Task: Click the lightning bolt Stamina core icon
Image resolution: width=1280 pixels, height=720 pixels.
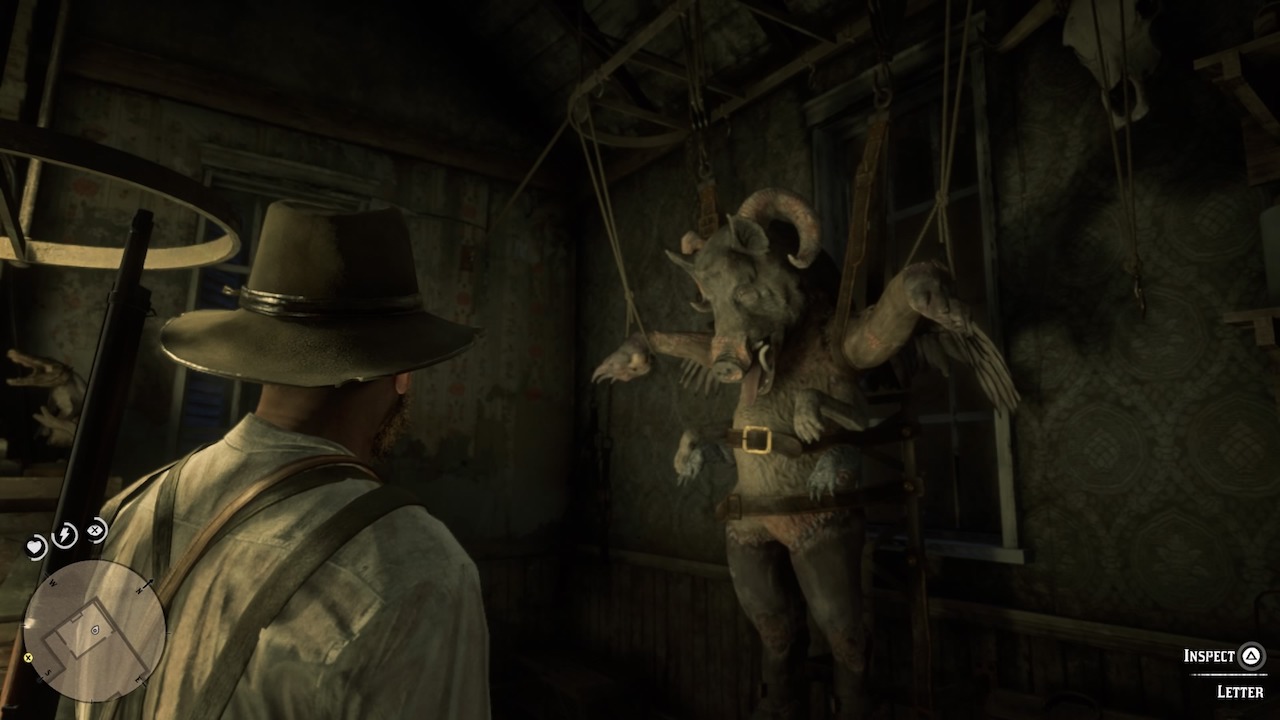Action: 65,533
